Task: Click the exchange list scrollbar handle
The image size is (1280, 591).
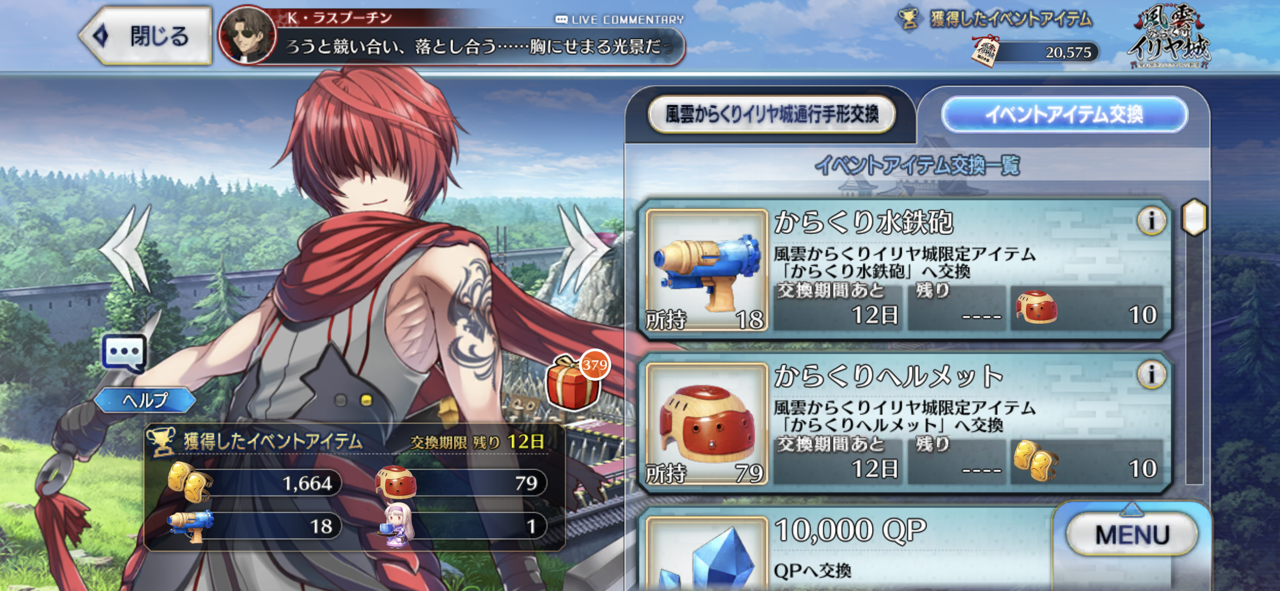Action: (x=1194, y=217)
